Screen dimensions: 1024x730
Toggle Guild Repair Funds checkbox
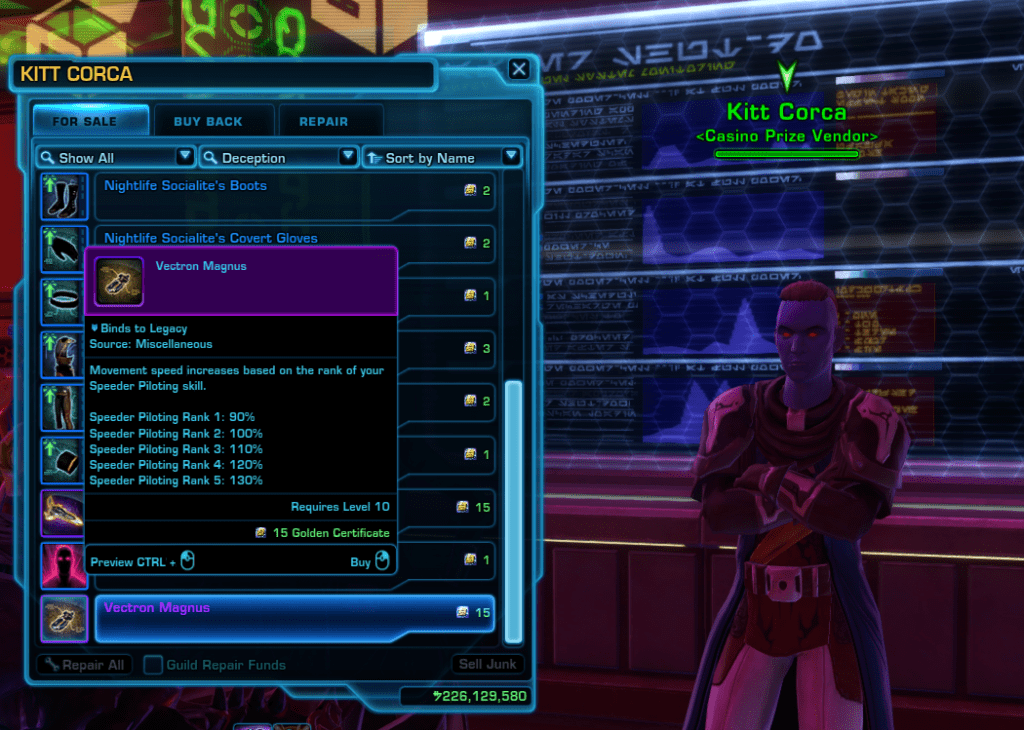153,664
